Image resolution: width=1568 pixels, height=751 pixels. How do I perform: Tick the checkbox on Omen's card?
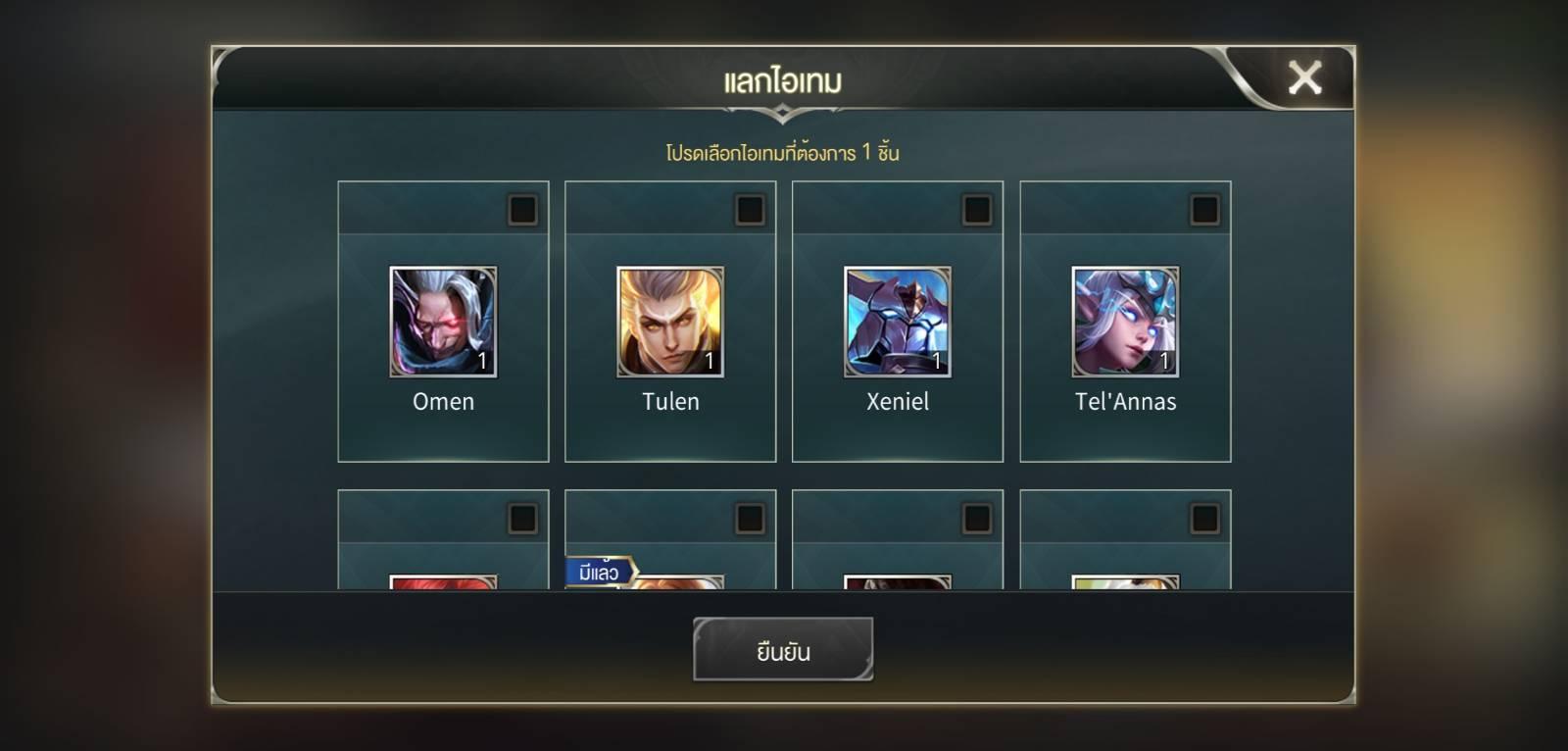click(522, 210)
